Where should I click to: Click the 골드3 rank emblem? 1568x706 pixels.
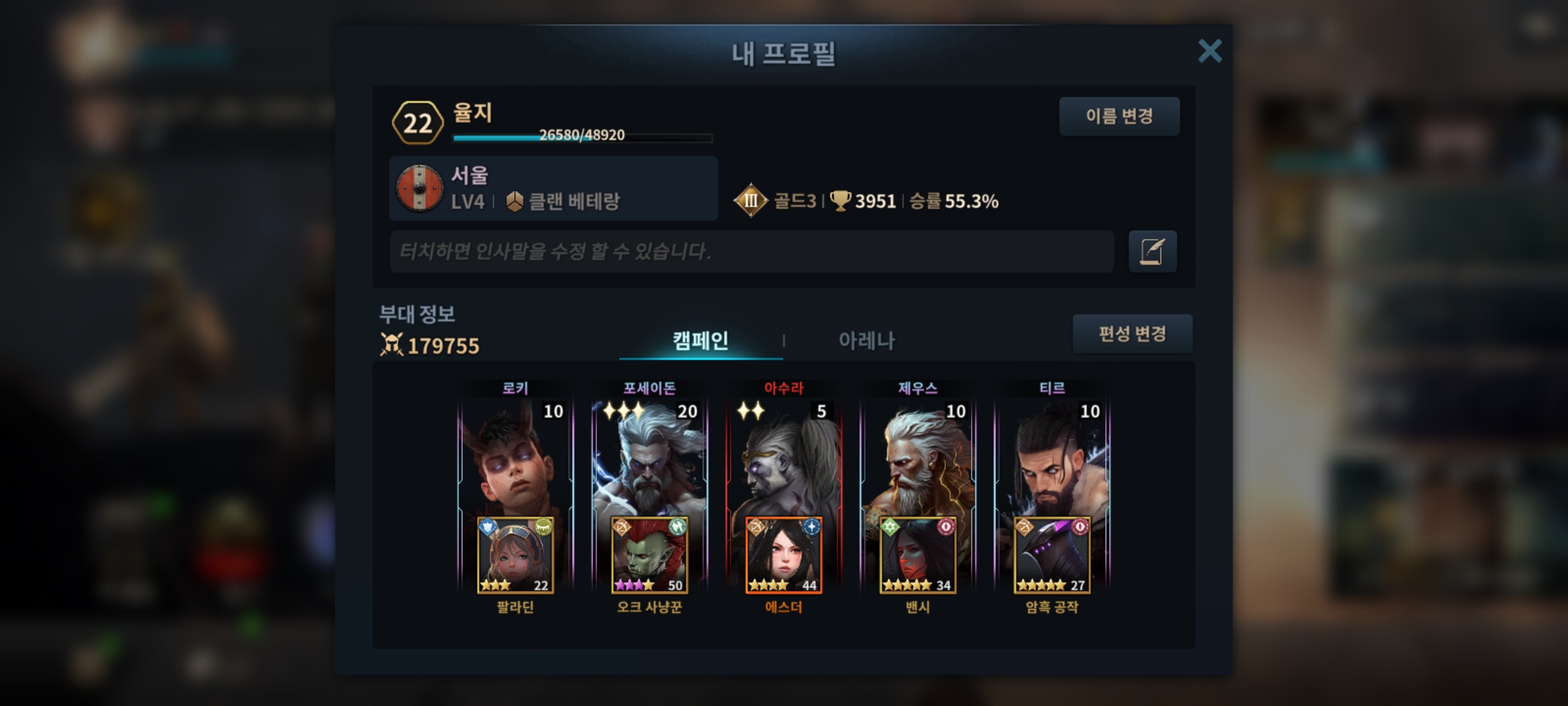click(x=751, y=201)
